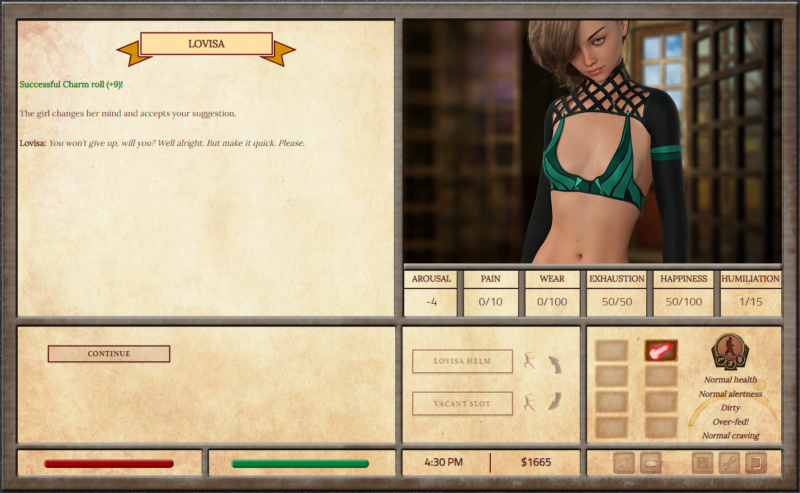
Task: Click the curved arrow next to Vacant Slot
Action: tap(553, 402)
